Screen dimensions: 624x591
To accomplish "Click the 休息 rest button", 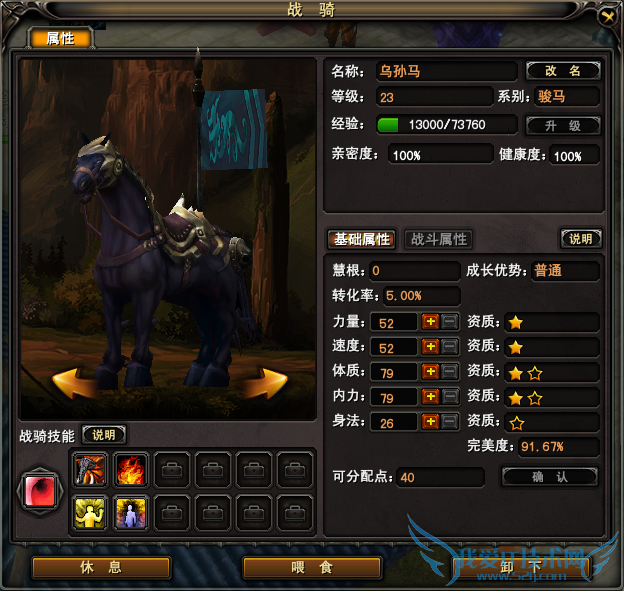I will (x=102, y=567).
